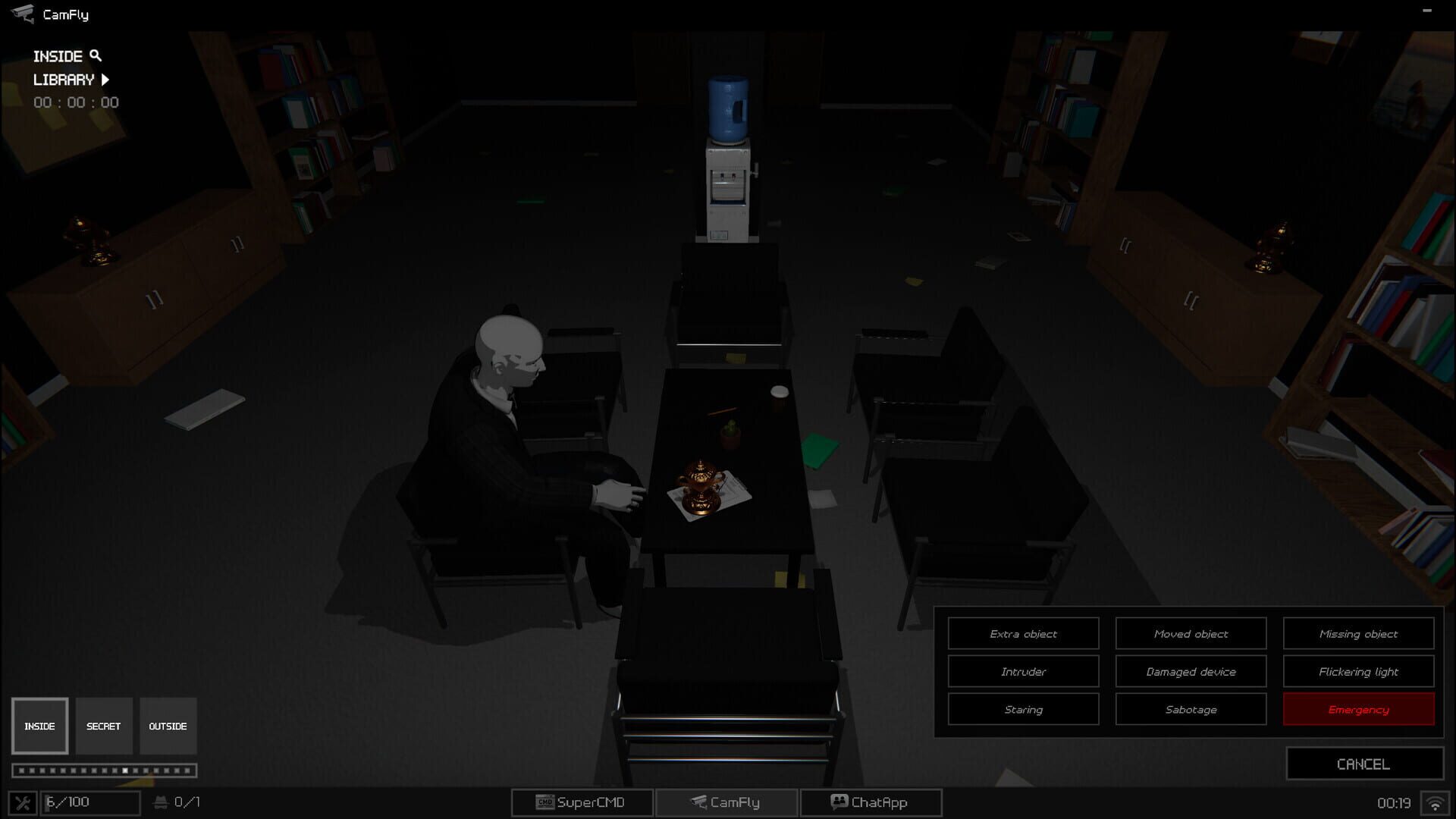Report an Intruder
1456x819 pixels.
coord(1023,671)
